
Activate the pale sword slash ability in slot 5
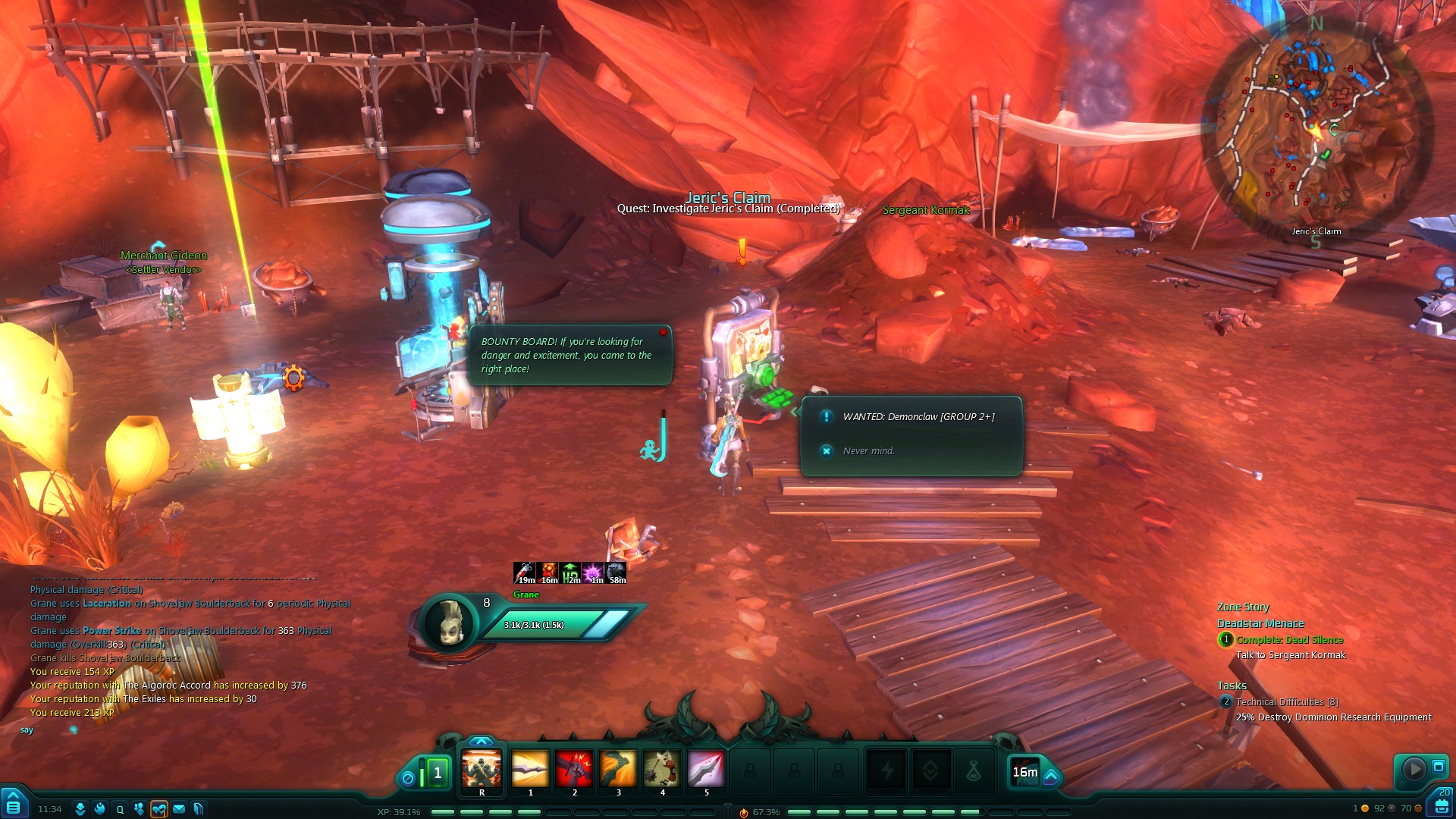706,770
